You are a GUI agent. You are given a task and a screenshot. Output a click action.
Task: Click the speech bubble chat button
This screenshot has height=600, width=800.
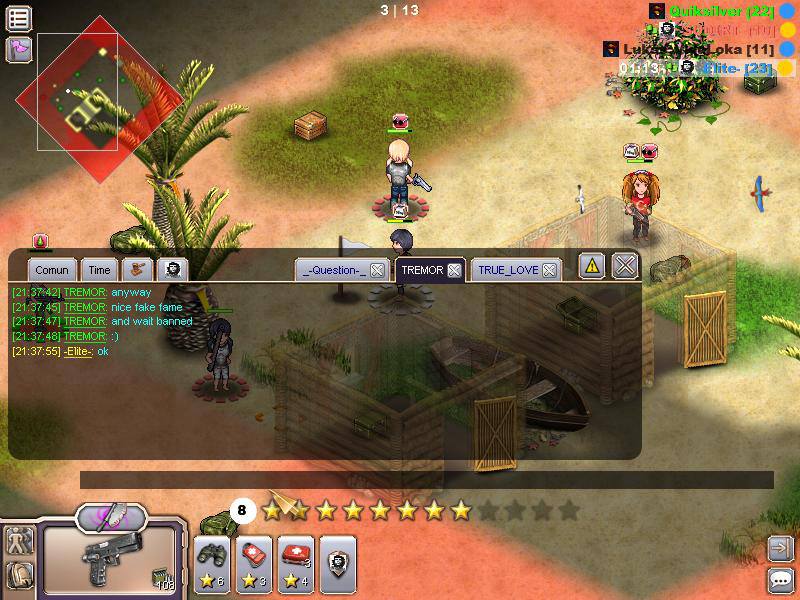click(780, 579)
